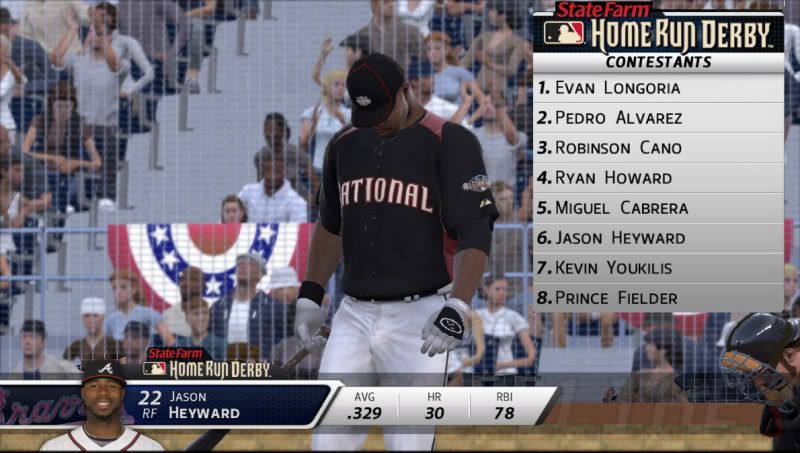Choose the Miguel Cabrera row
This screenshot has width=800, height=453.
(x=656, y=208)
